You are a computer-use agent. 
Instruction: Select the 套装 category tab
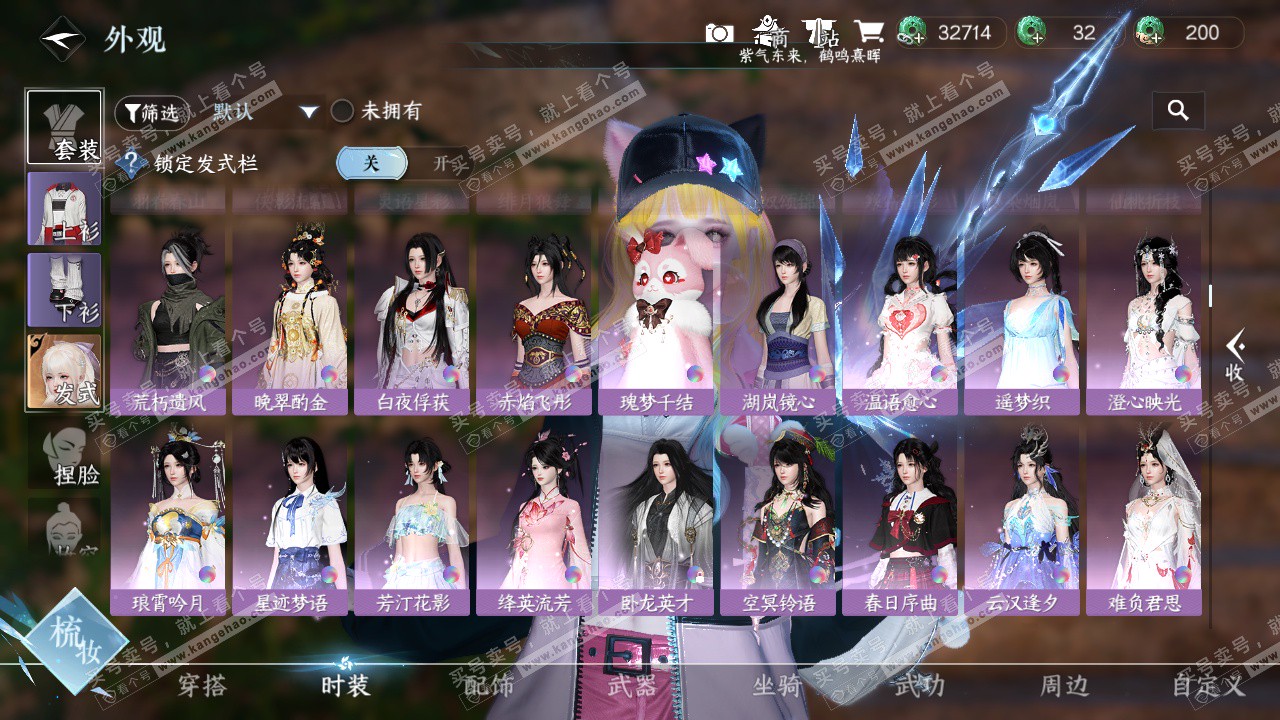64,127
